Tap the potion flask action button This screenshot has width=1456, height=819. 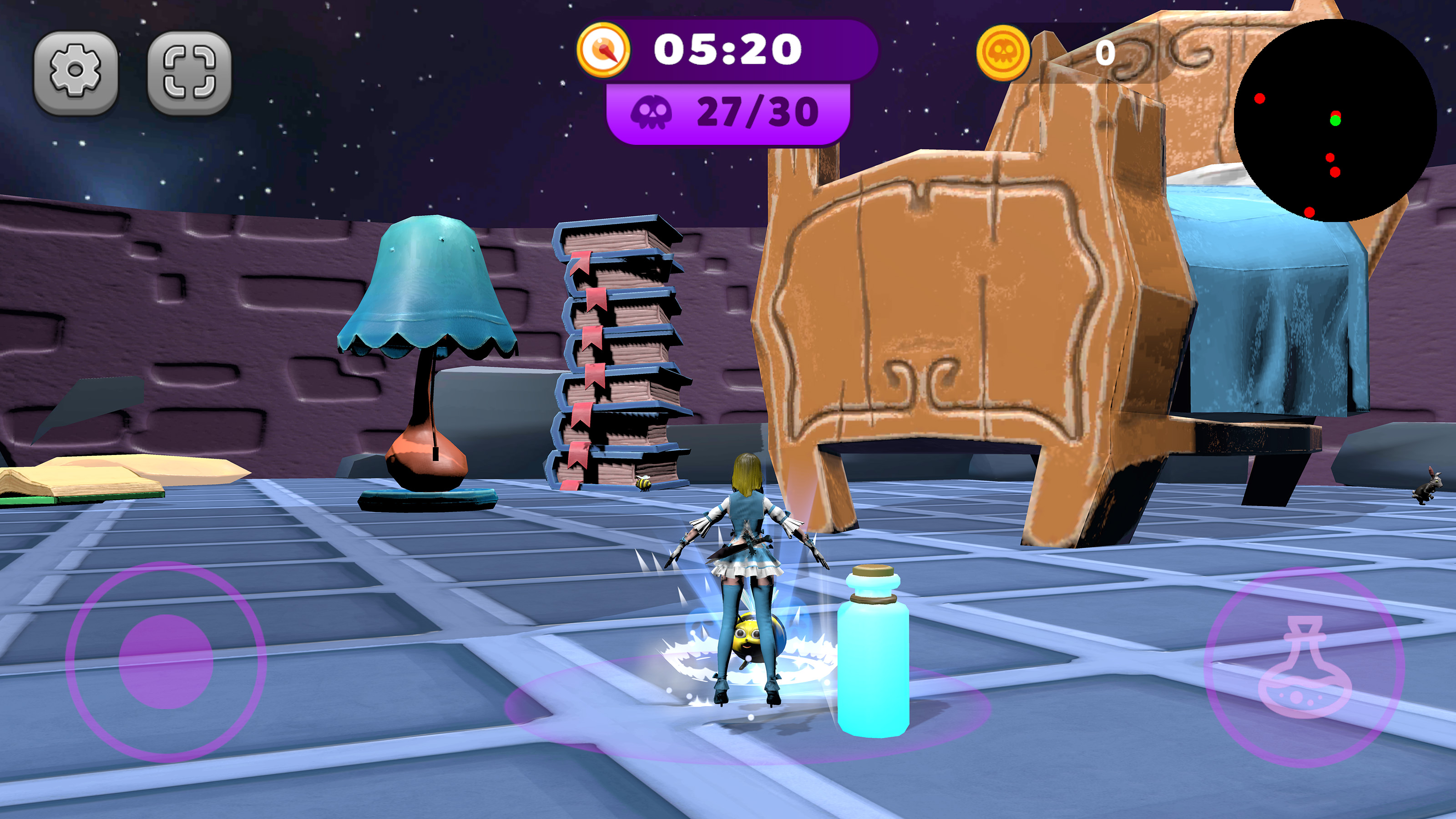[x=1304, y=667]
